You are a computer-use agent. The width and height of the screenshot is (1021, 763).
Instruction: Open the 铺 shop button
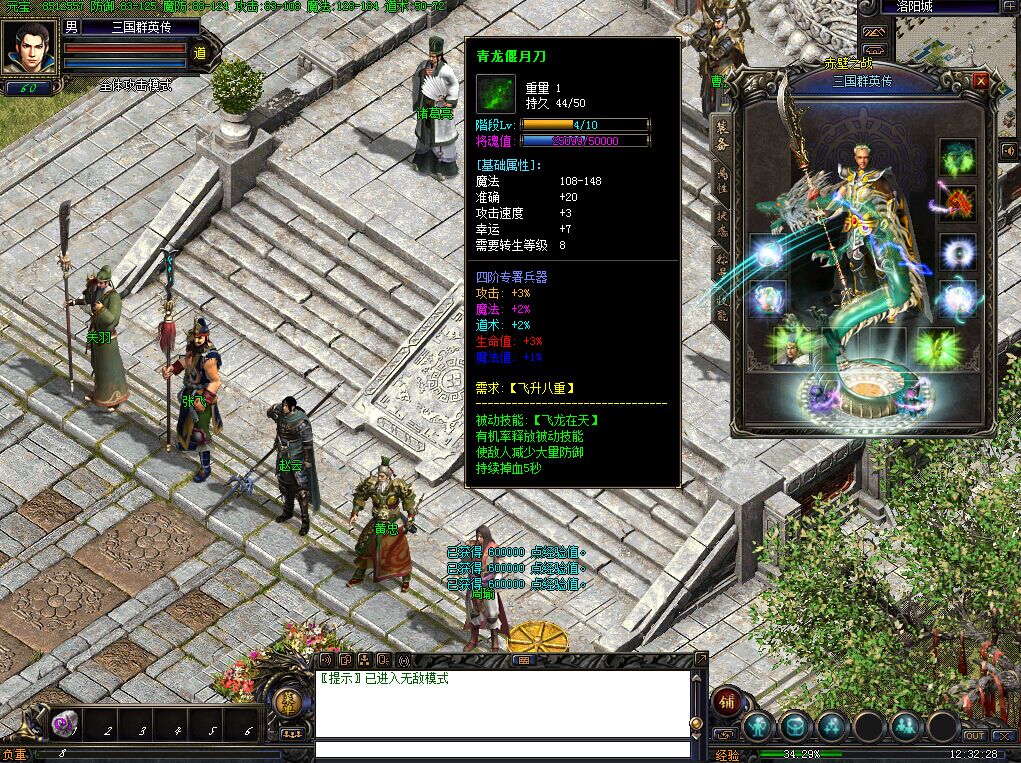click(728, 701)
